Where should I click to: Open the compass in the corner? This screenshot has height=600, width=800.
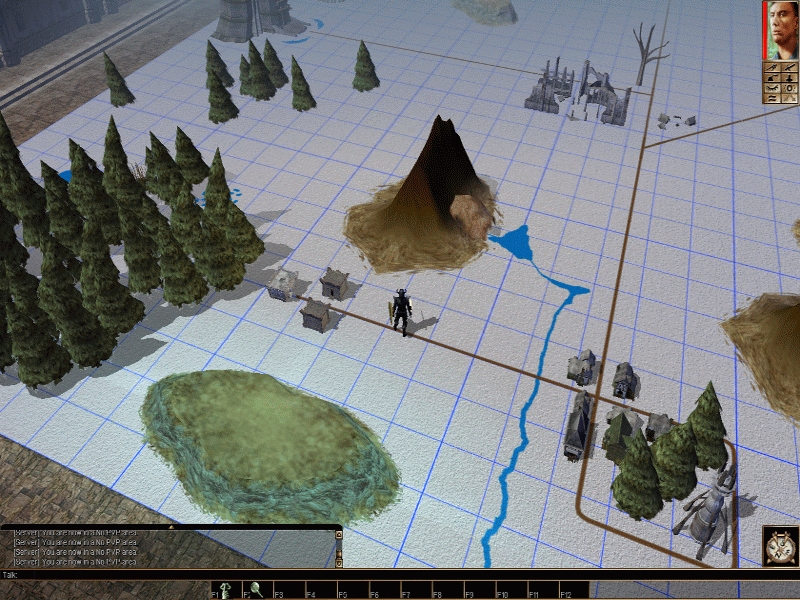(780, 546)
